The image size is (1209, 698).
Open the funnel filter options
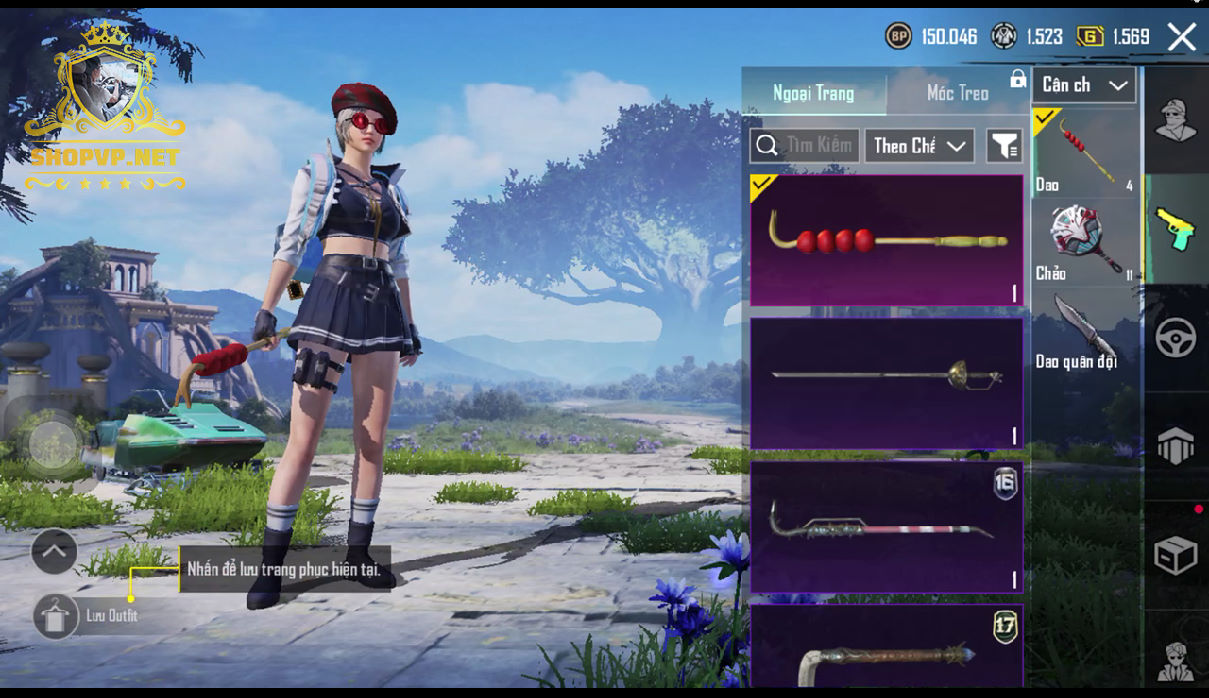pos(1004,146)
